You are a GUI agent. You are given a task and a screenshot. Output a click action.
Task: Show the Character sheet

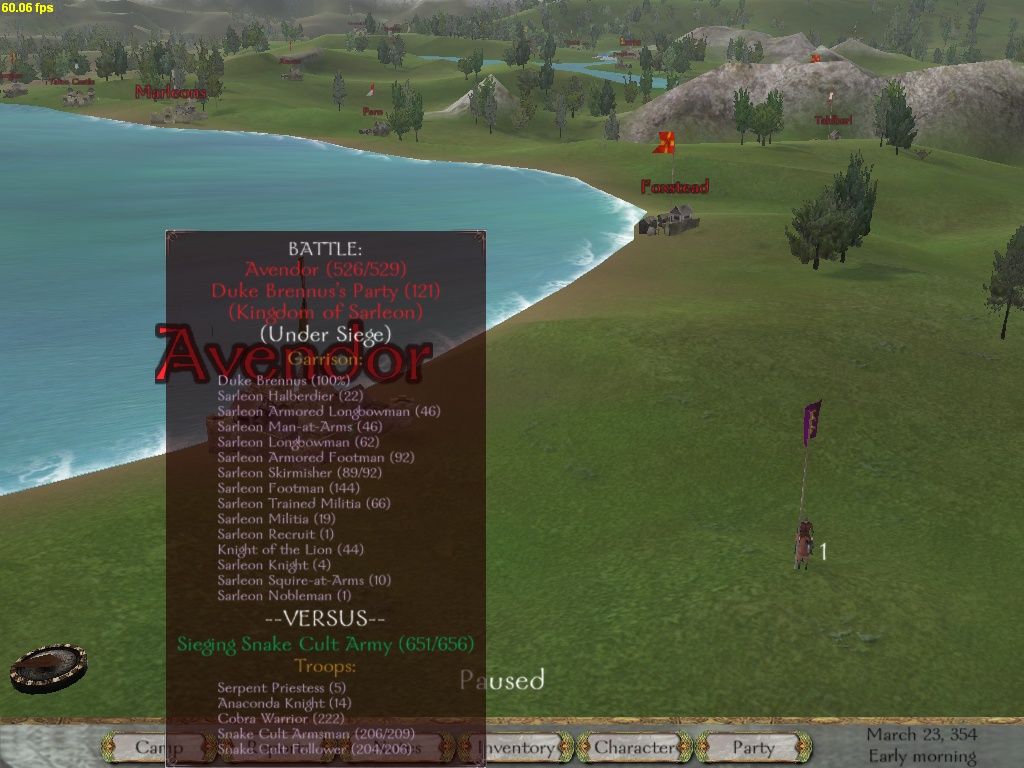[635, 747]
